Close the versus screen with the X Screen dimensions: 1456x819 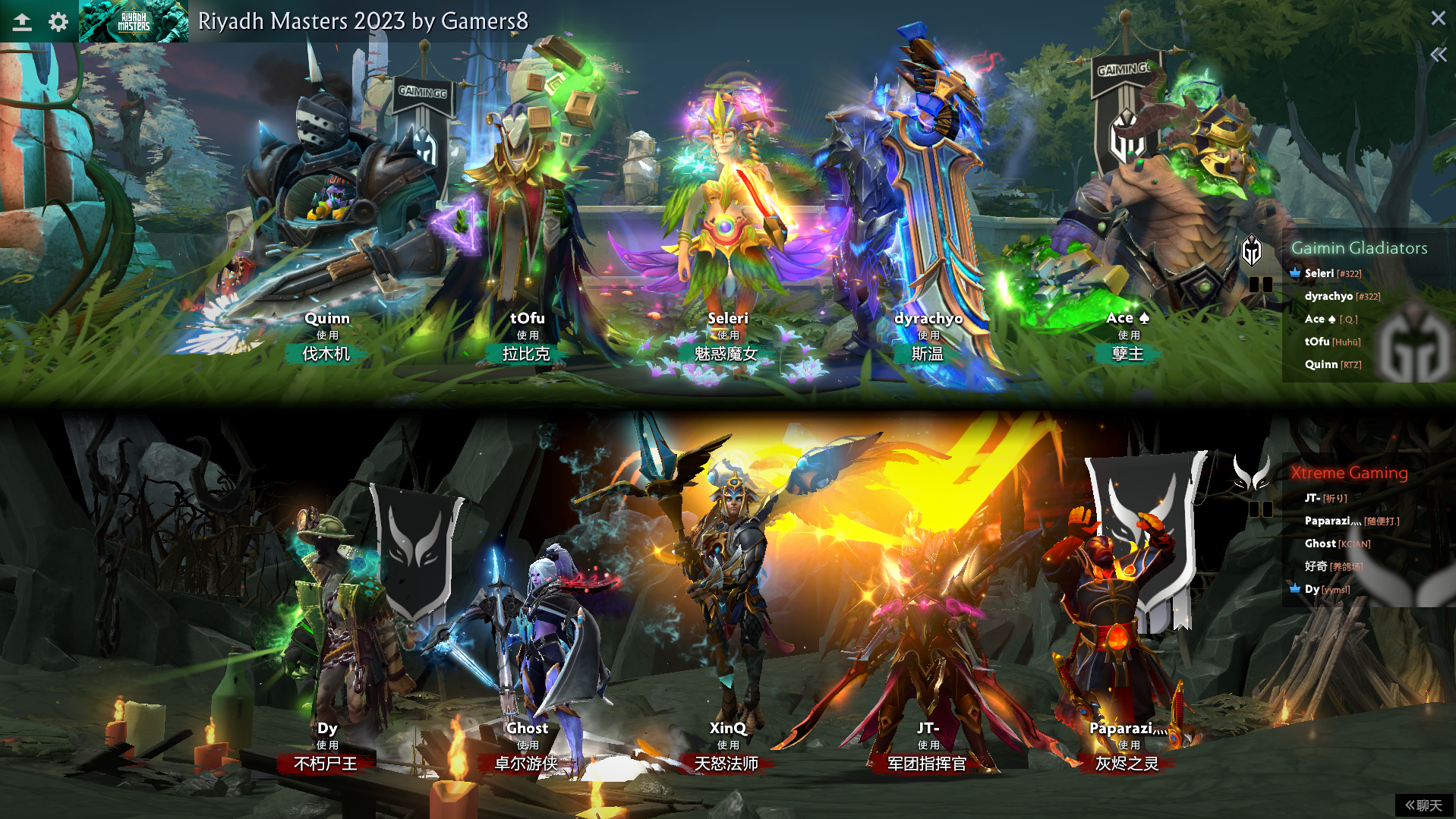pyautogui.click(x=1438, y=18)
